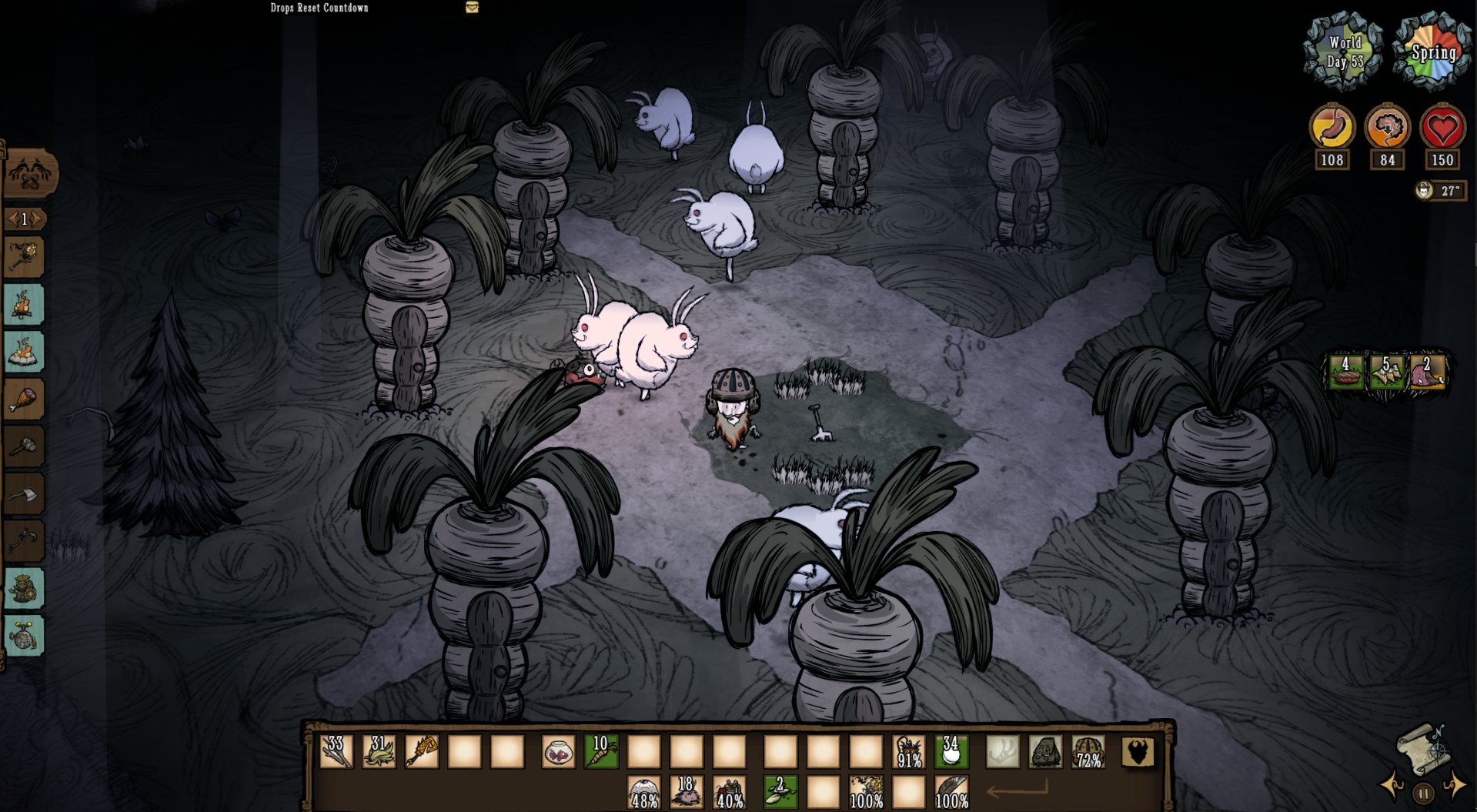This screenshot has height=812, width=1477.
Task: Pause the game with the pause button
Action: click(1423, 793)
